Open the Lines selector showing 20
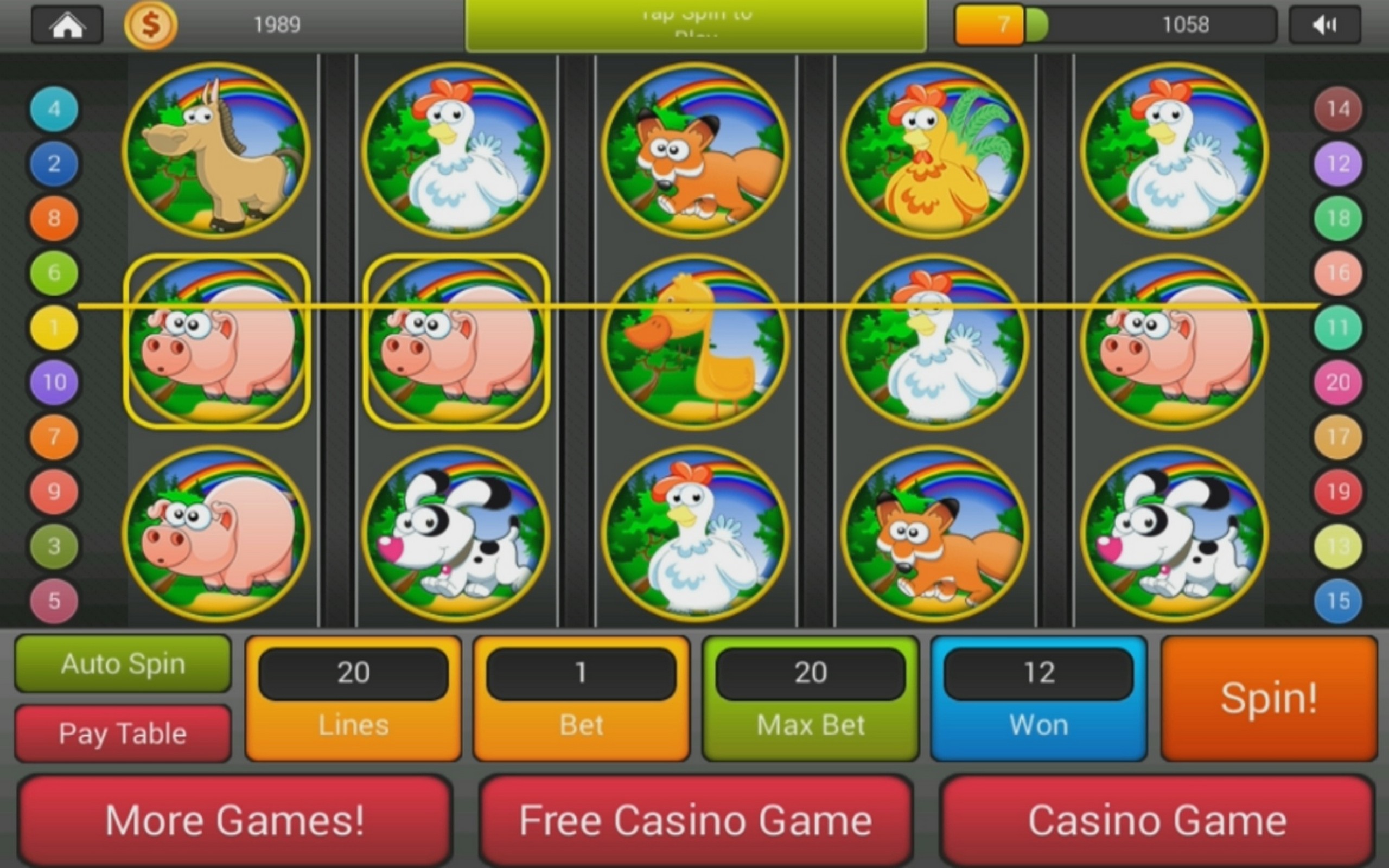 (353, 698)
